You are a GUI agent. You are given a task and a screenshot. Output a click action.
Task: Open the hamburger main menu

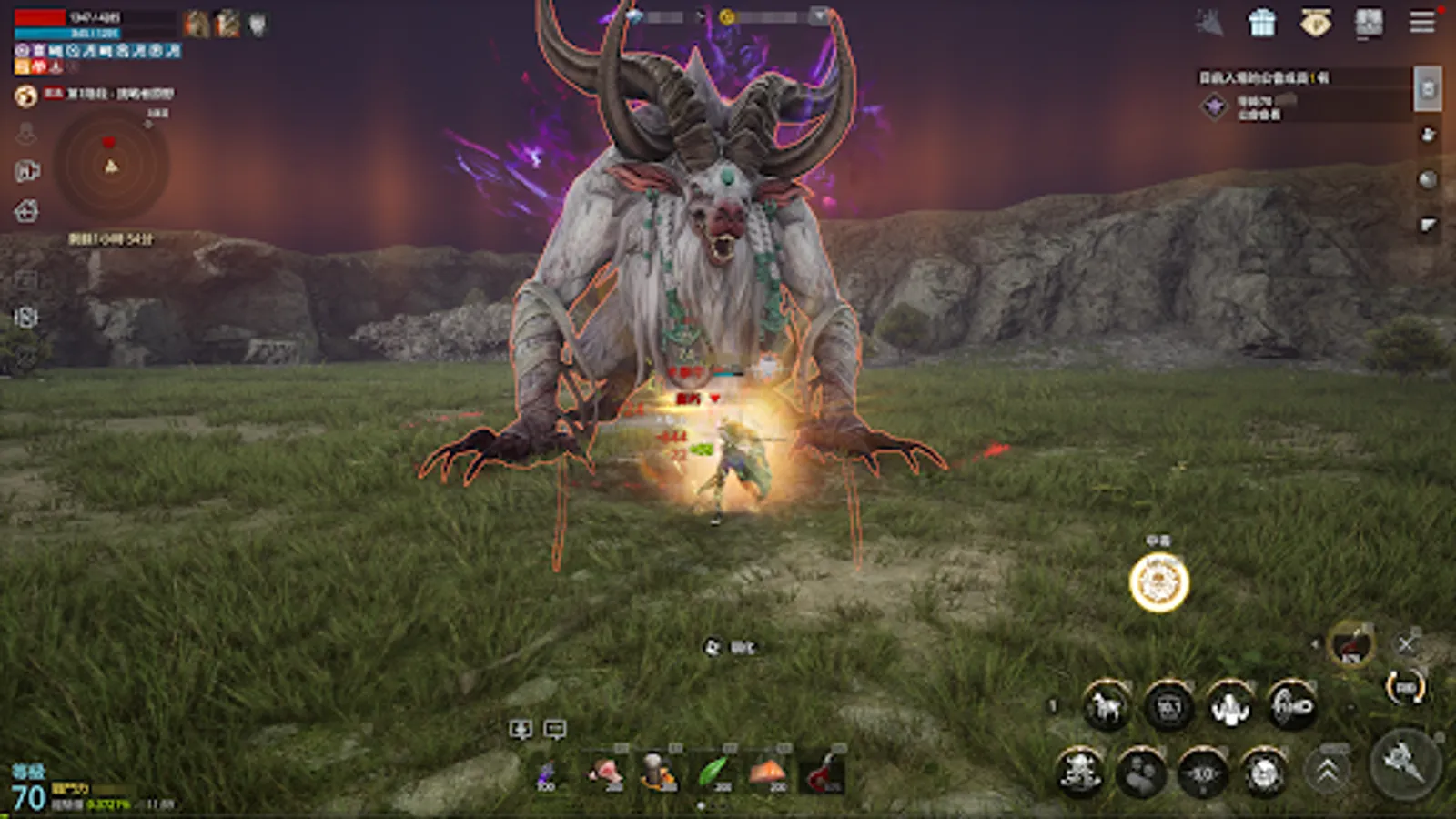tap(1422, 22)
